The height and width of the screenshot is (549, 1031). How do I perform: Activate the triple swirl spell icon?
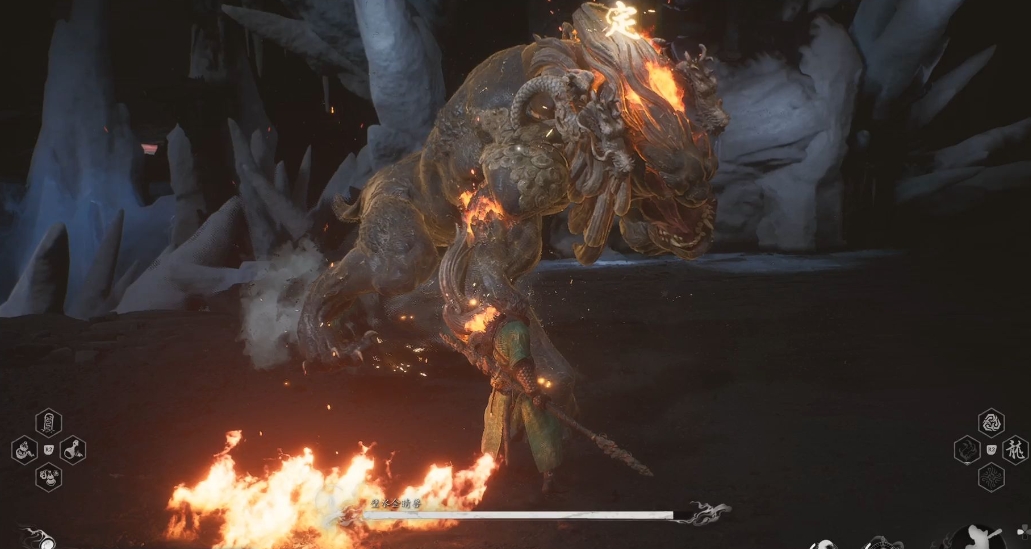pyautogui.click(x=991, y=422)
